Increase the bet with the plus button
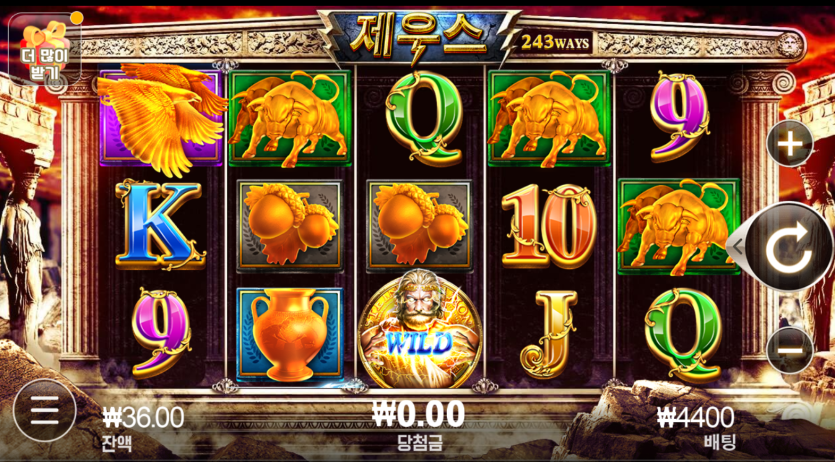Viewport: 835px width, 462px height. coord(790,145)
